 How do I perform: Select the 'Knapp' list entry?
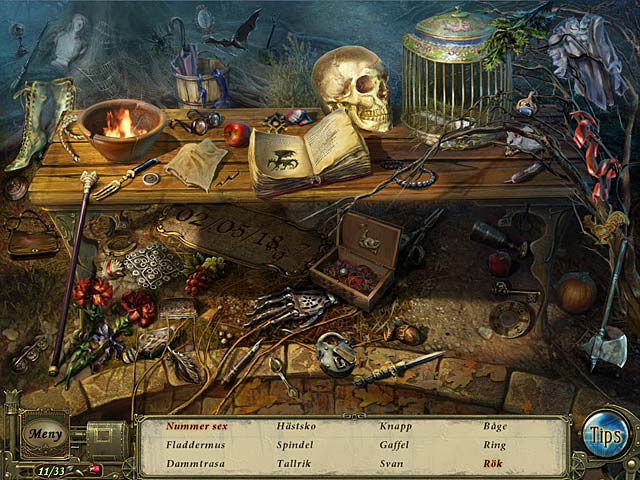pos(396,426)
